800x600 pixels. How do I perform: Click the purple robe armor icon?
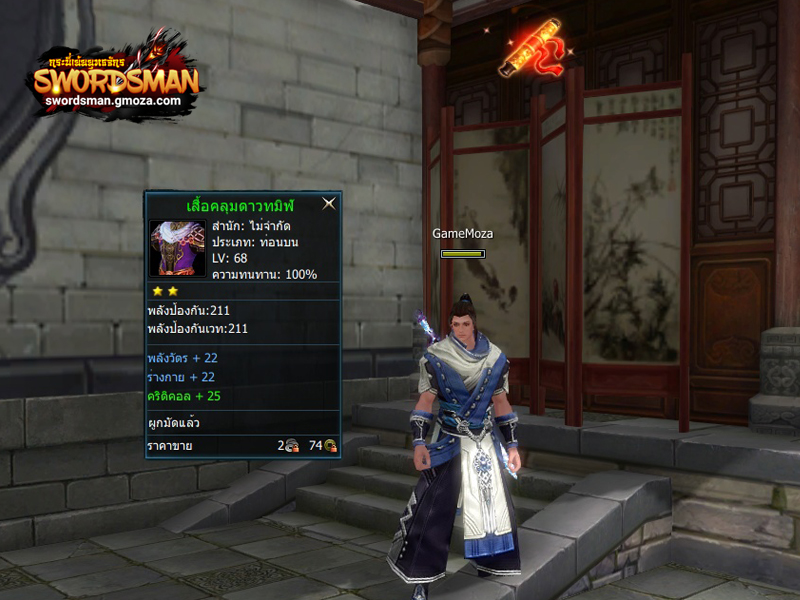tap(177, 248)
